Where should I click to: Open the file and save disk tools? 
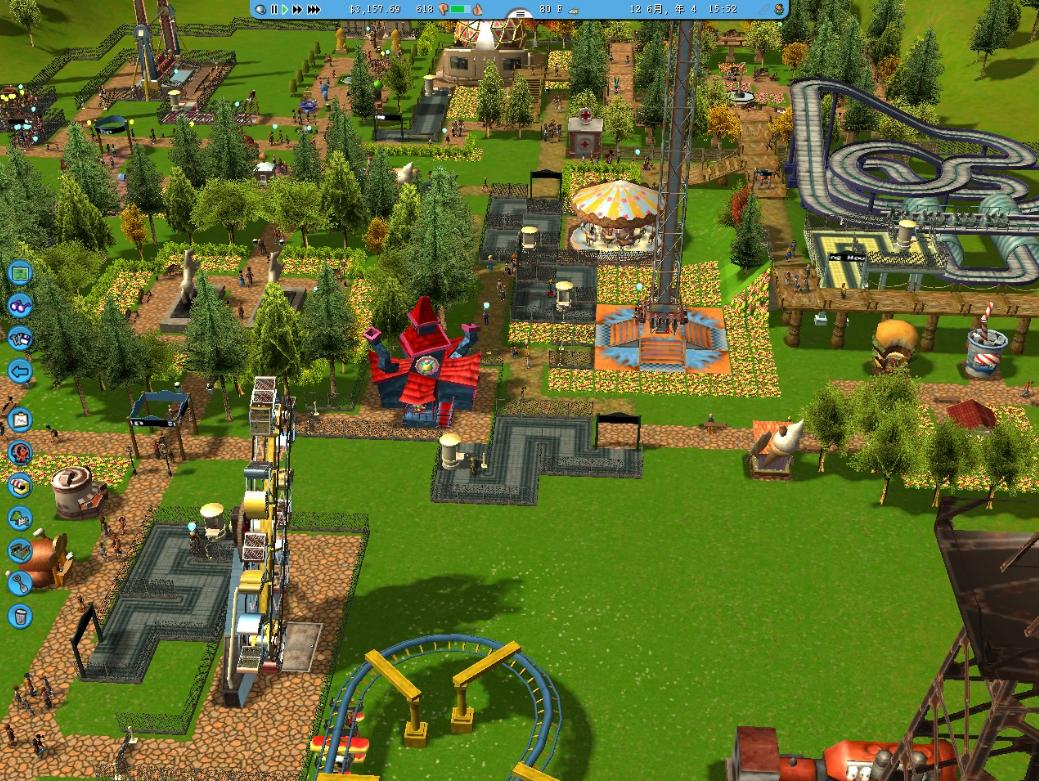tap(19, 338)
